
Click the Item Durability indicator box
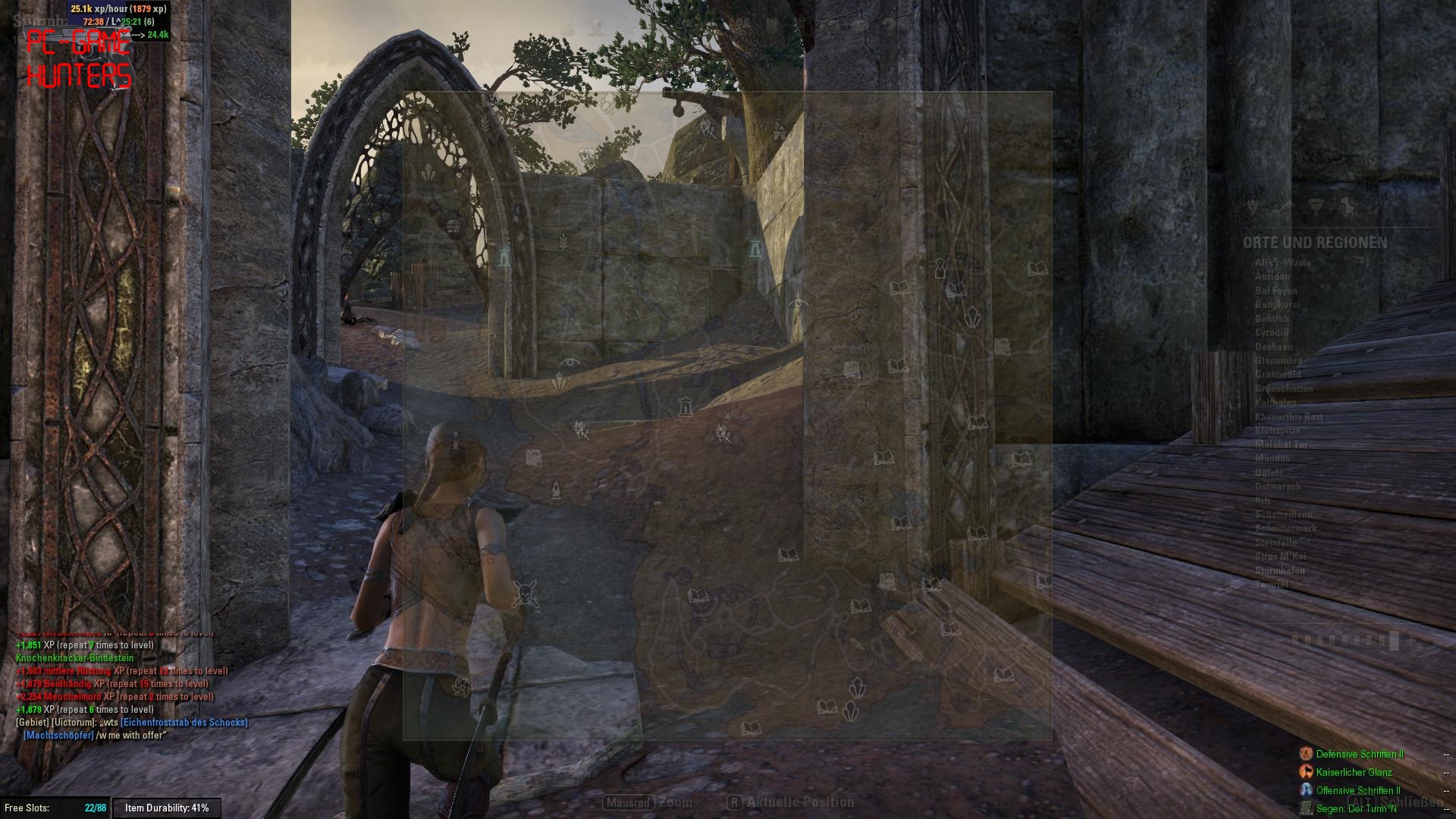(167, 808)
